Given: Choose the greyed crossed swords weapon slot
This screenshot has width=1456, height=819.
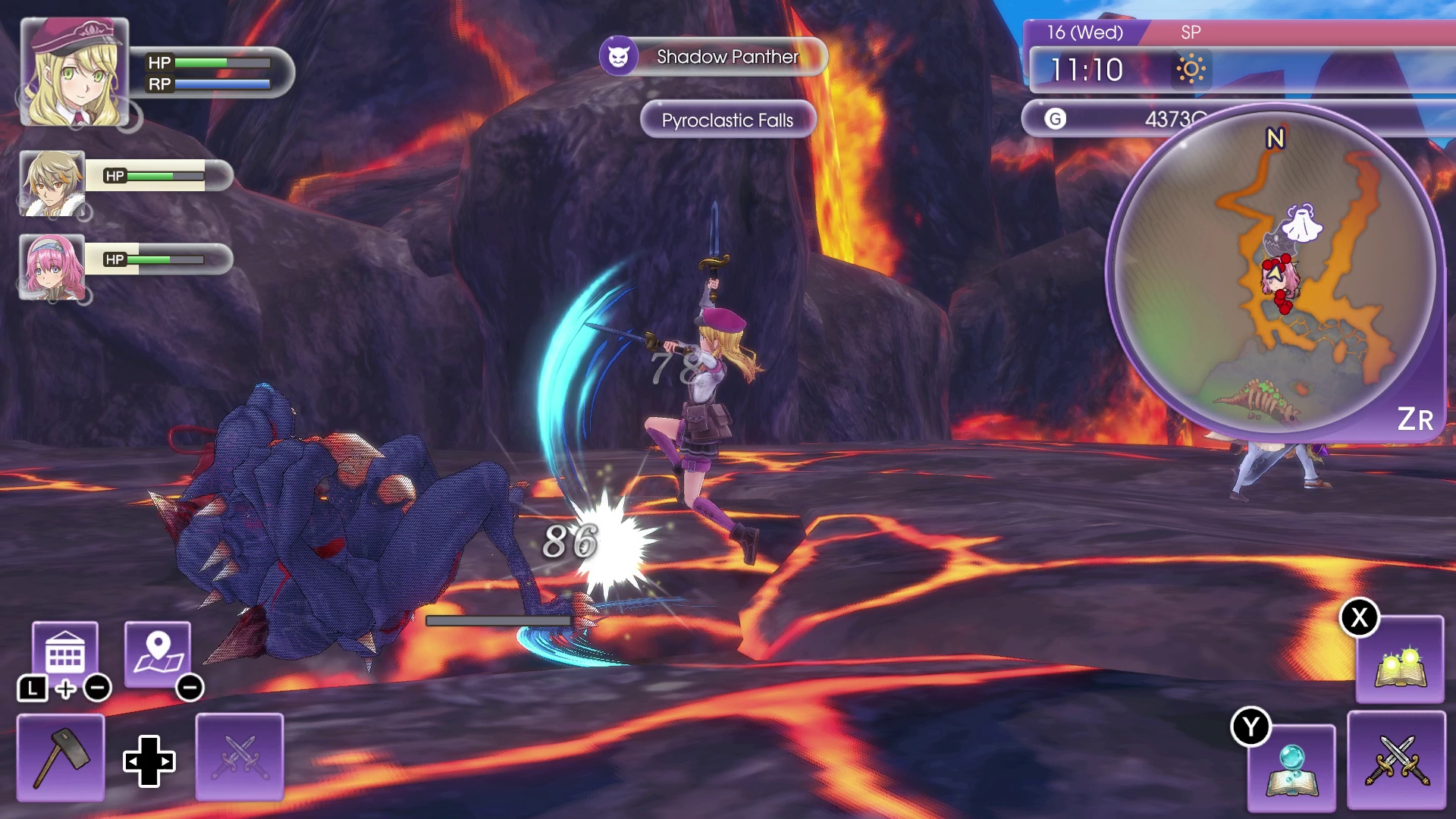Looking at the screenshot, I should 240,757.
